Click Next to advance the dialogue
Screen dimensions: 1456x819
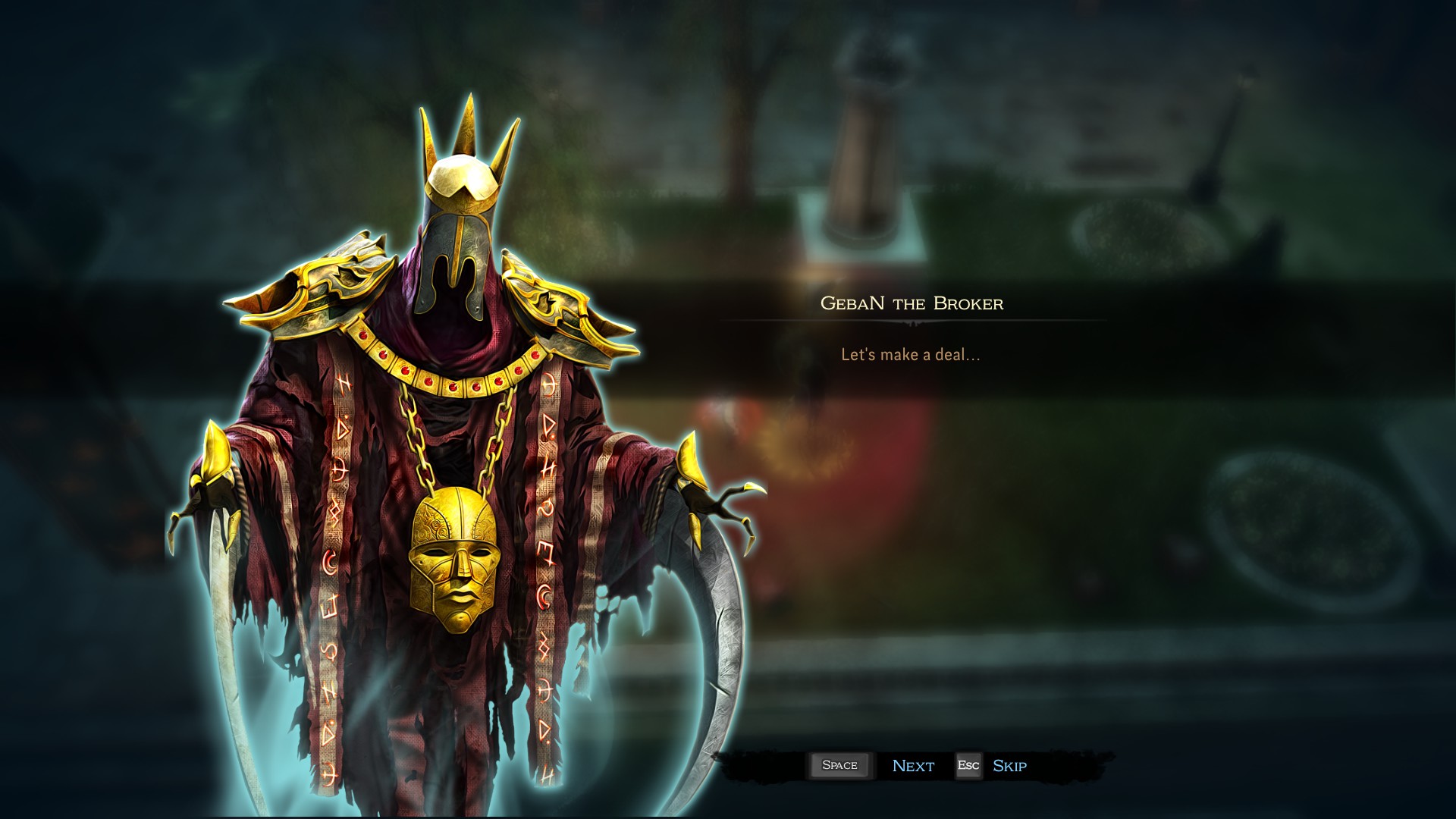pyautogui.click(x=912, y=766)
